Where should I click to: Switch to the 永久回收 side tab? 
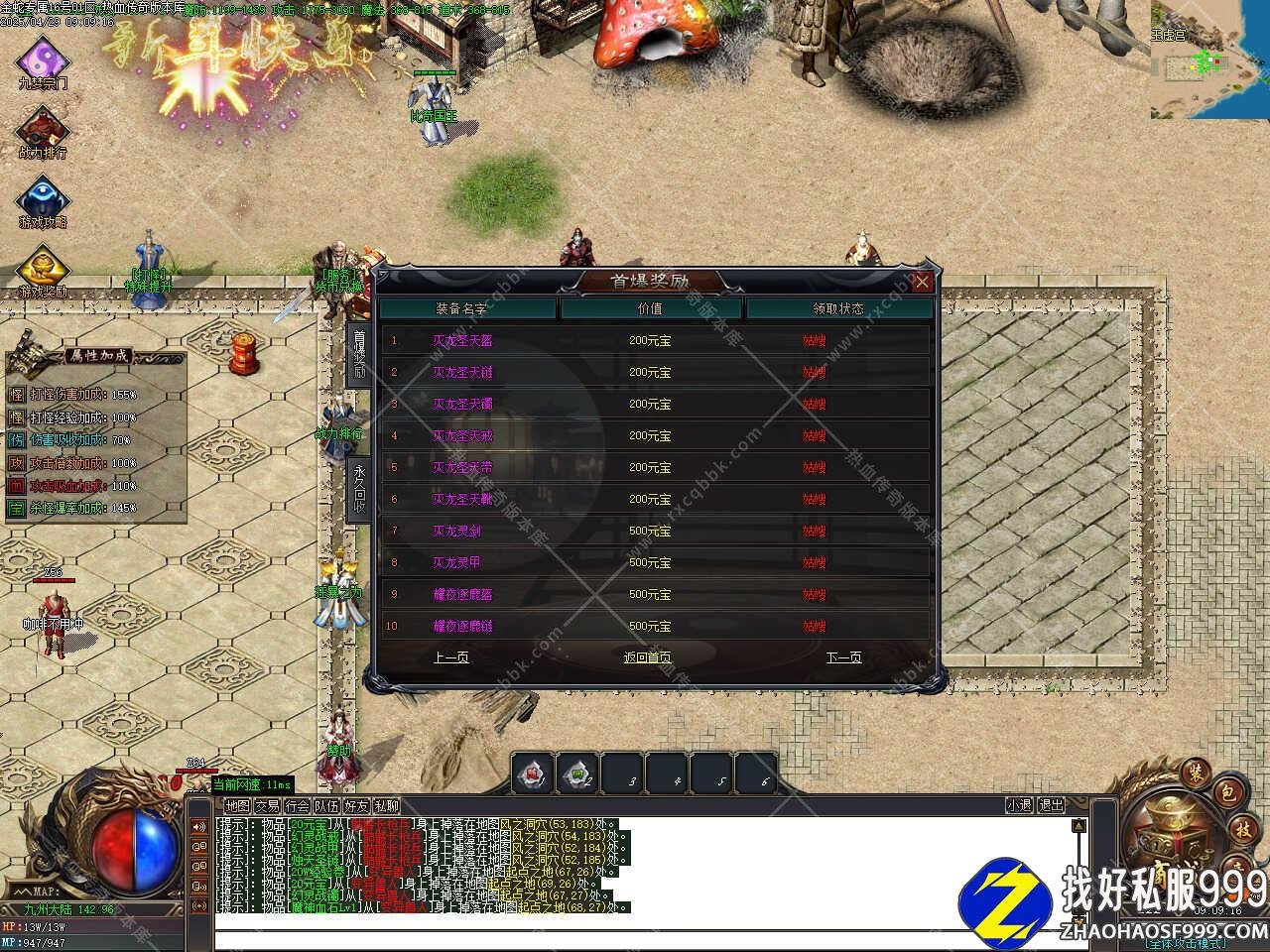coord(359,486)
